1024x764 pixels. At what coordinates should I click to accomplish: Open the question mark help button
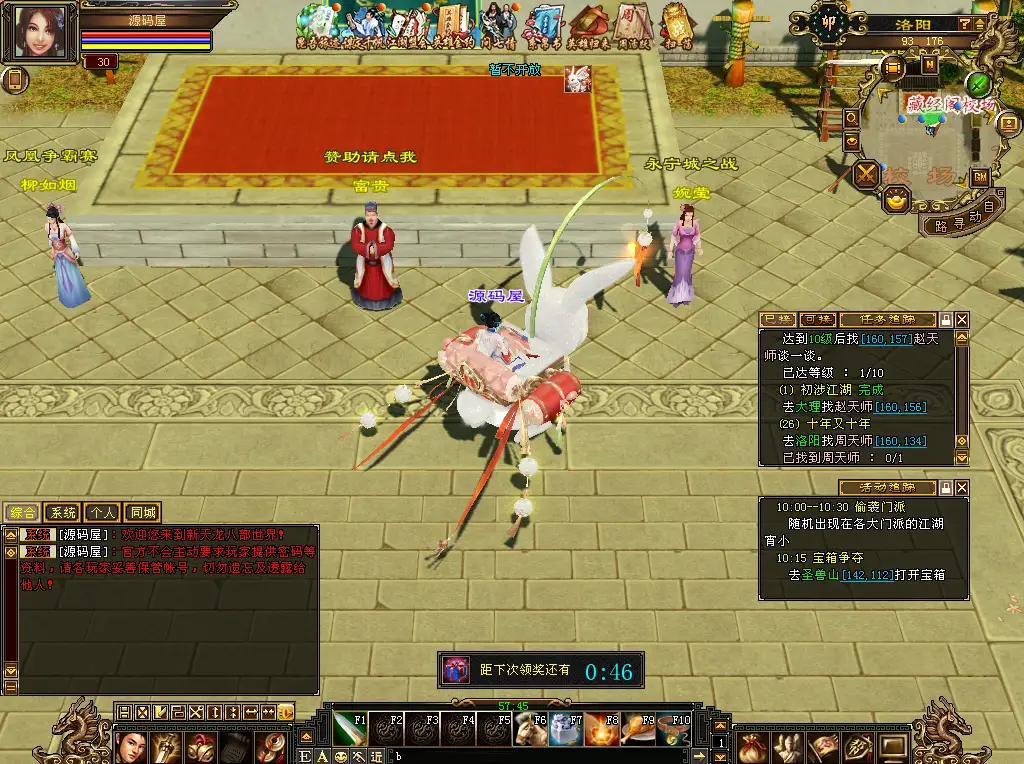(964, 24)
